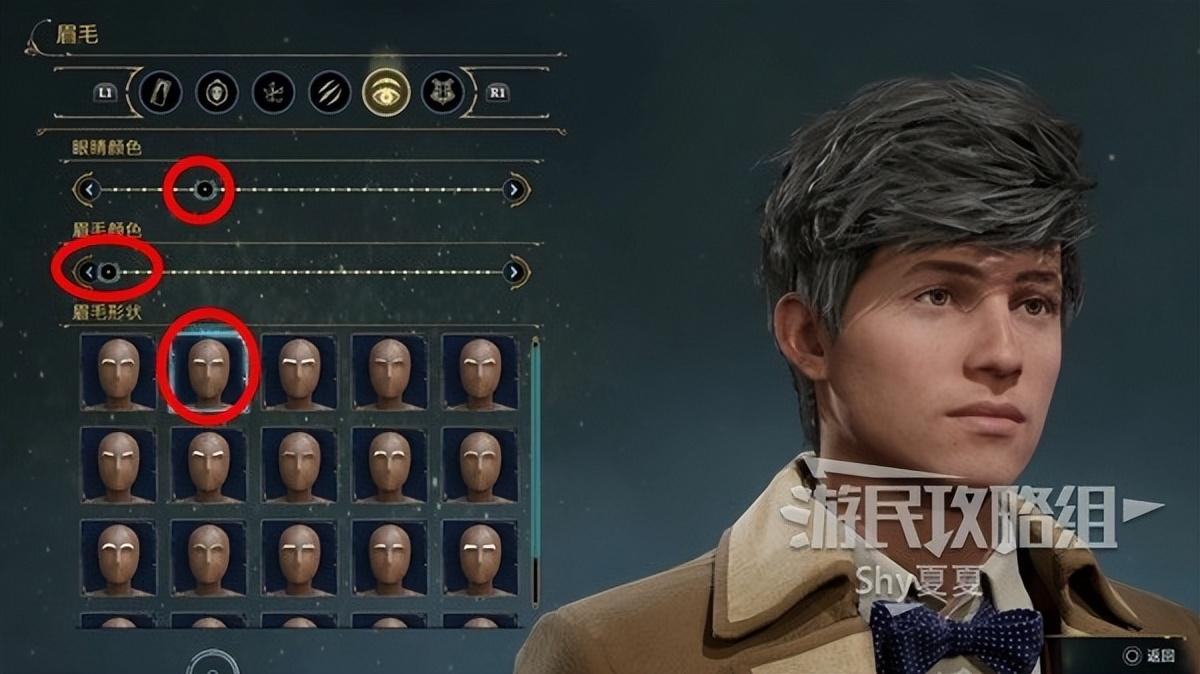1200x674 pixels.
Task: Open the Hogwarts crest tab
Action: [441, 92]
